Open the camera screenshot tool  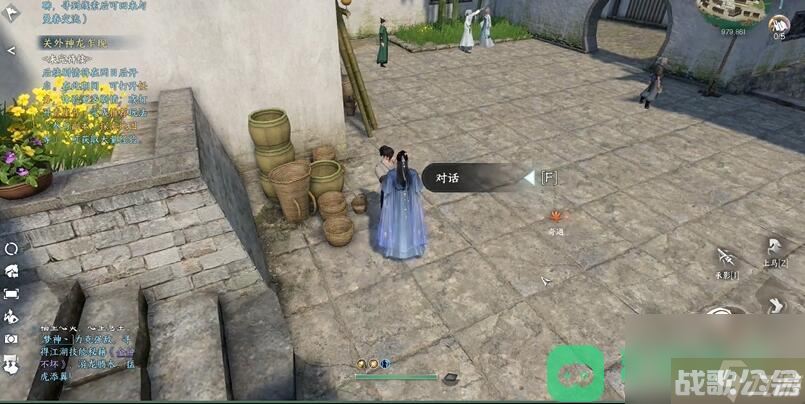point(11,339)
